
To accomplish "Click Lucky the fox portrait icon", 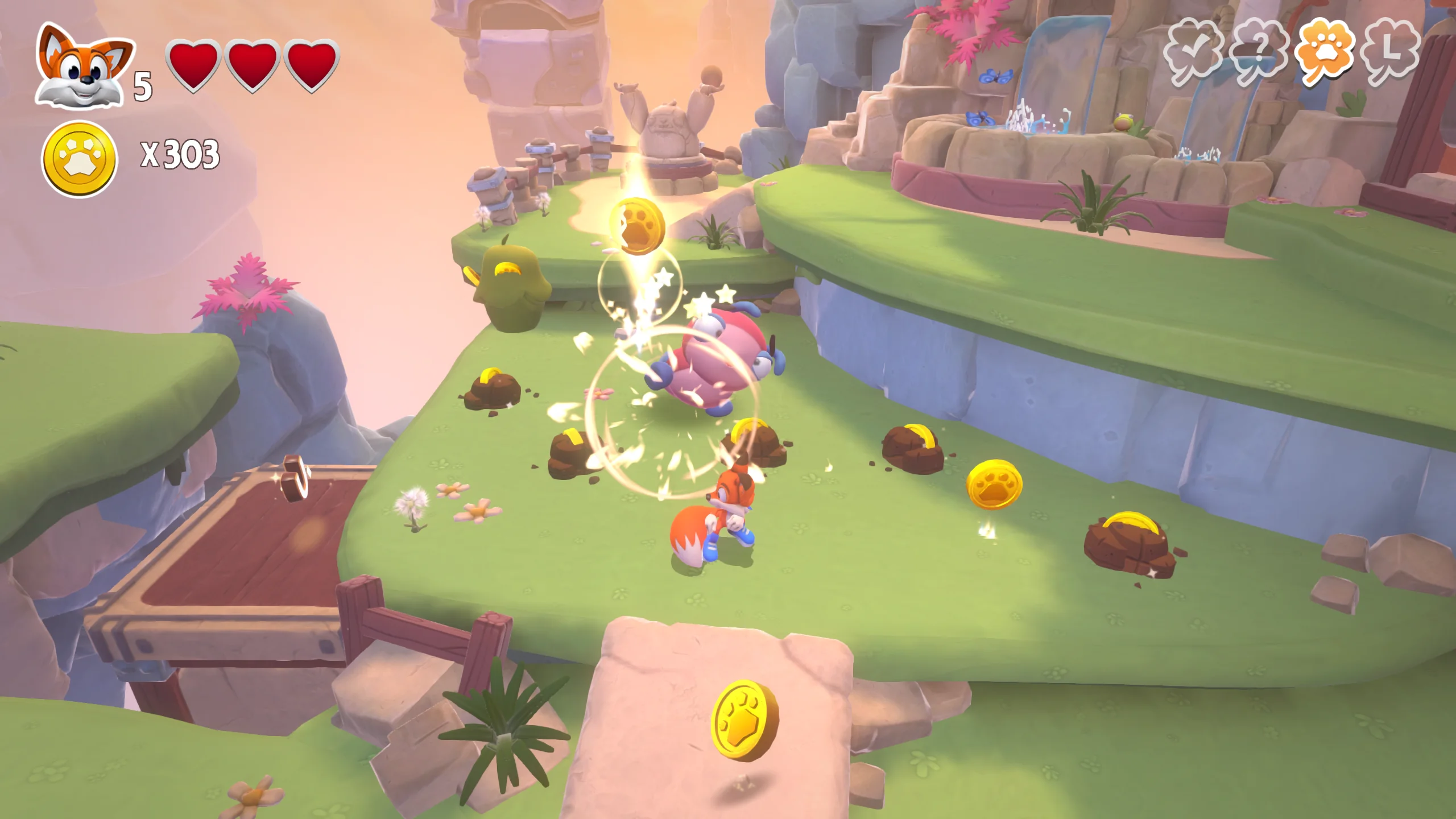I will [x=83, y=67].
